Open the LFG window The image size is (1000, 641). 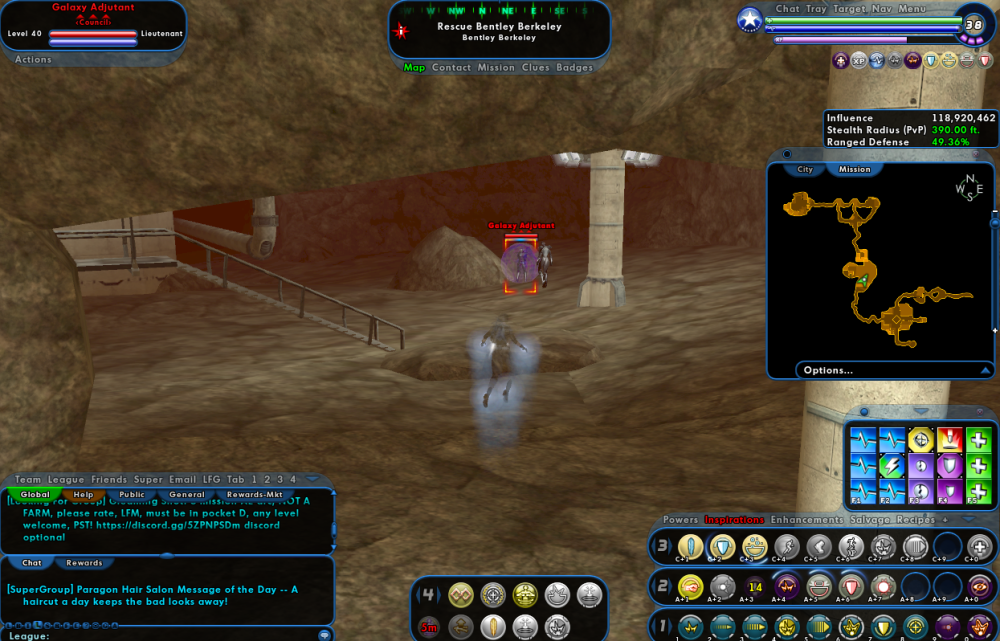[x=211, y=480]
